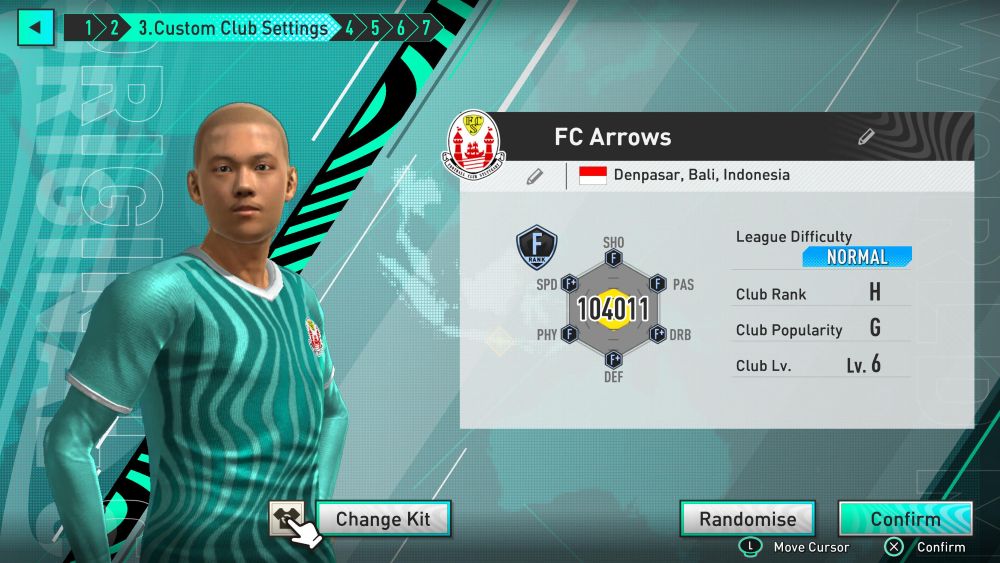Jump to step 5 in progress bar
This screenshot has height=563, width=1000.
pos(375,28)
